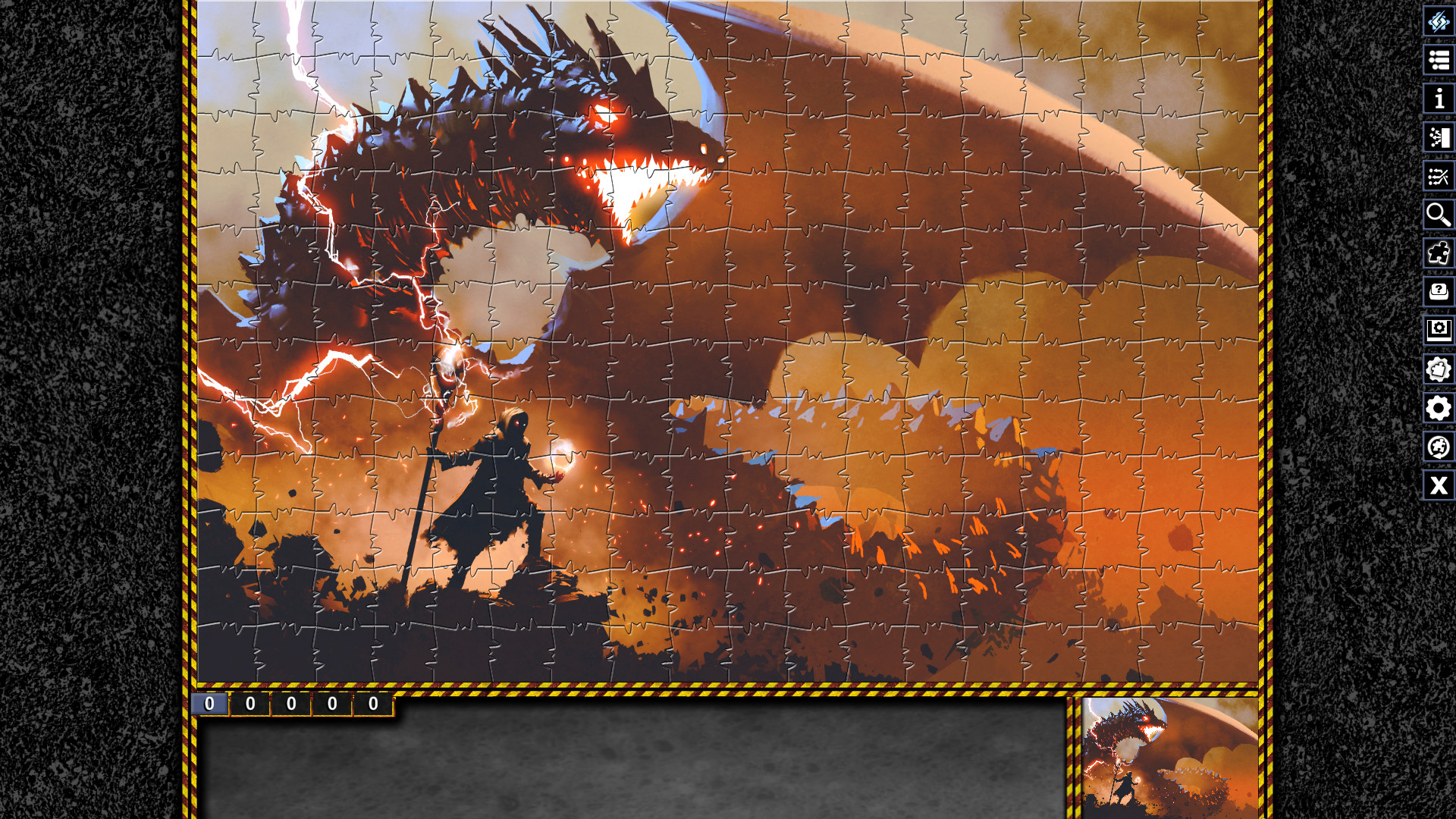Click the globe puzzle workshop icon

[1439, 447]
